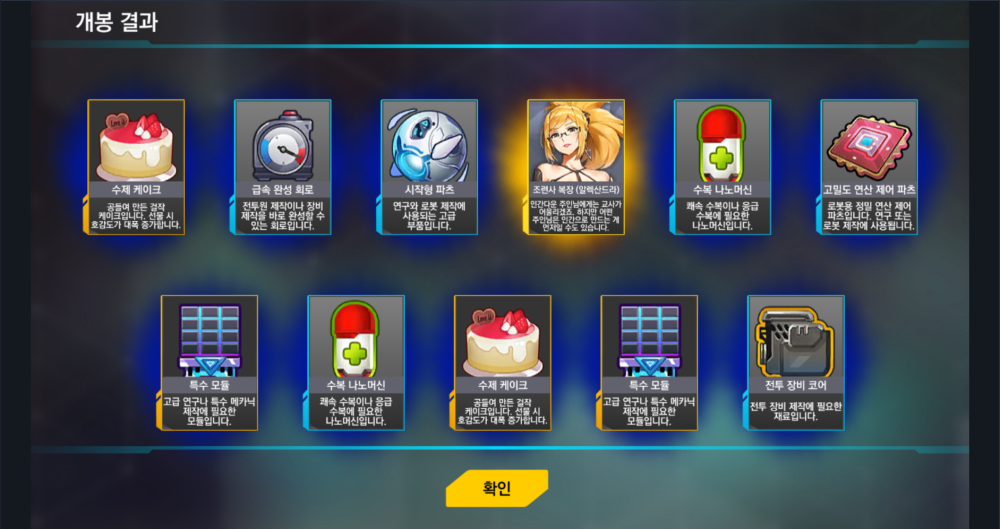Open the 조련사 복장 (알렉산드라) costume card

pos(576,166)
